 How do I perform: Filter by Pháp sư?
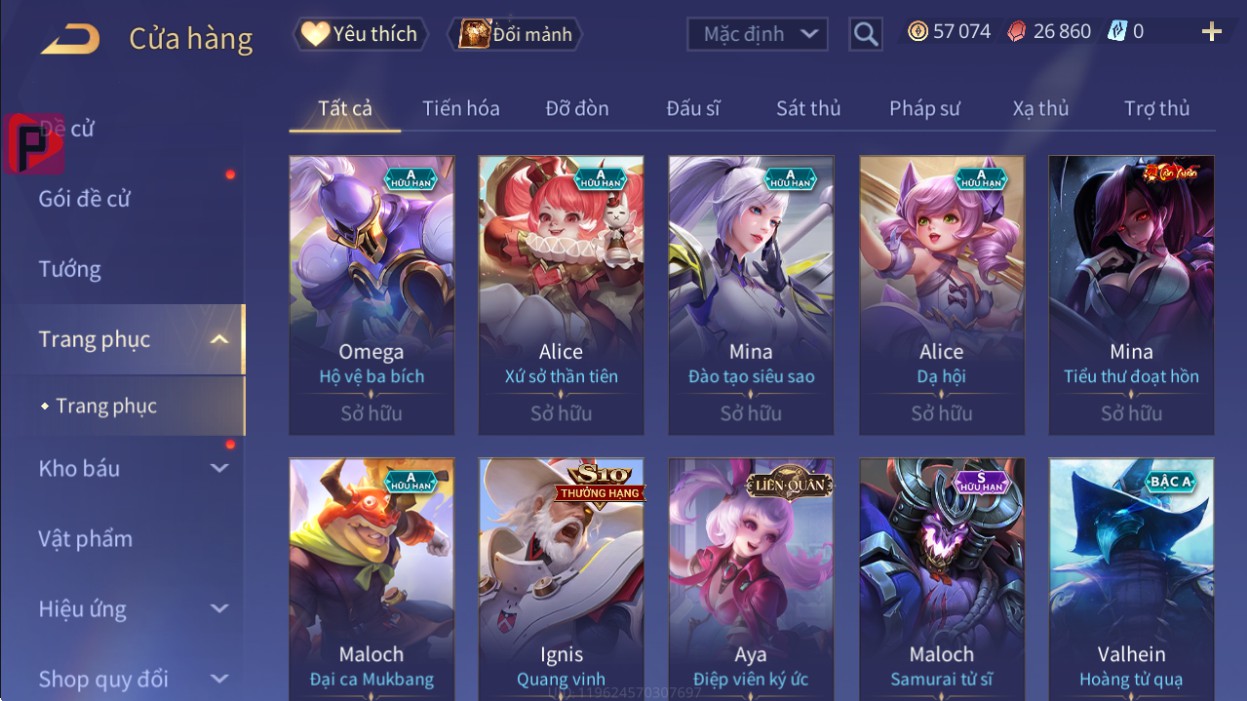[x=924, y=108]
